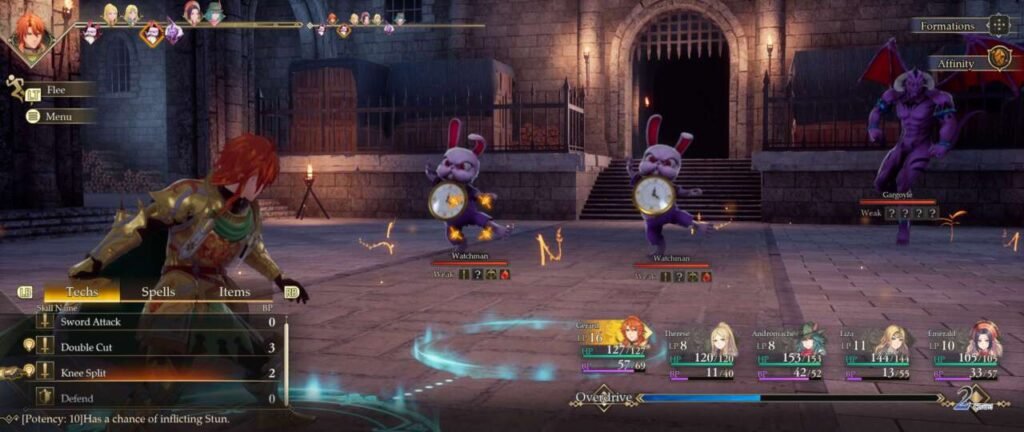
Task: Open the Items tab
Action: coord(234,292)
